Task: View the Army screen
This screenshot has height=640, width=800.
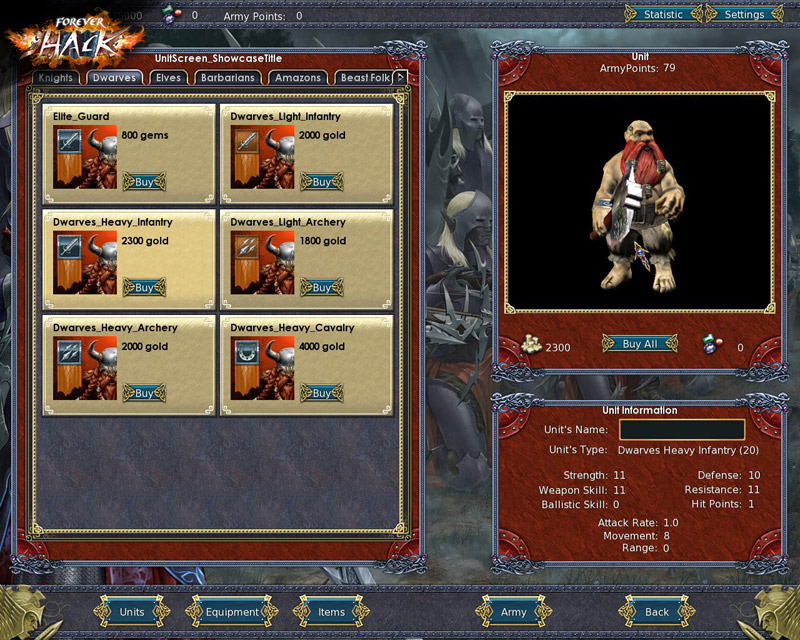Action: 513,612
